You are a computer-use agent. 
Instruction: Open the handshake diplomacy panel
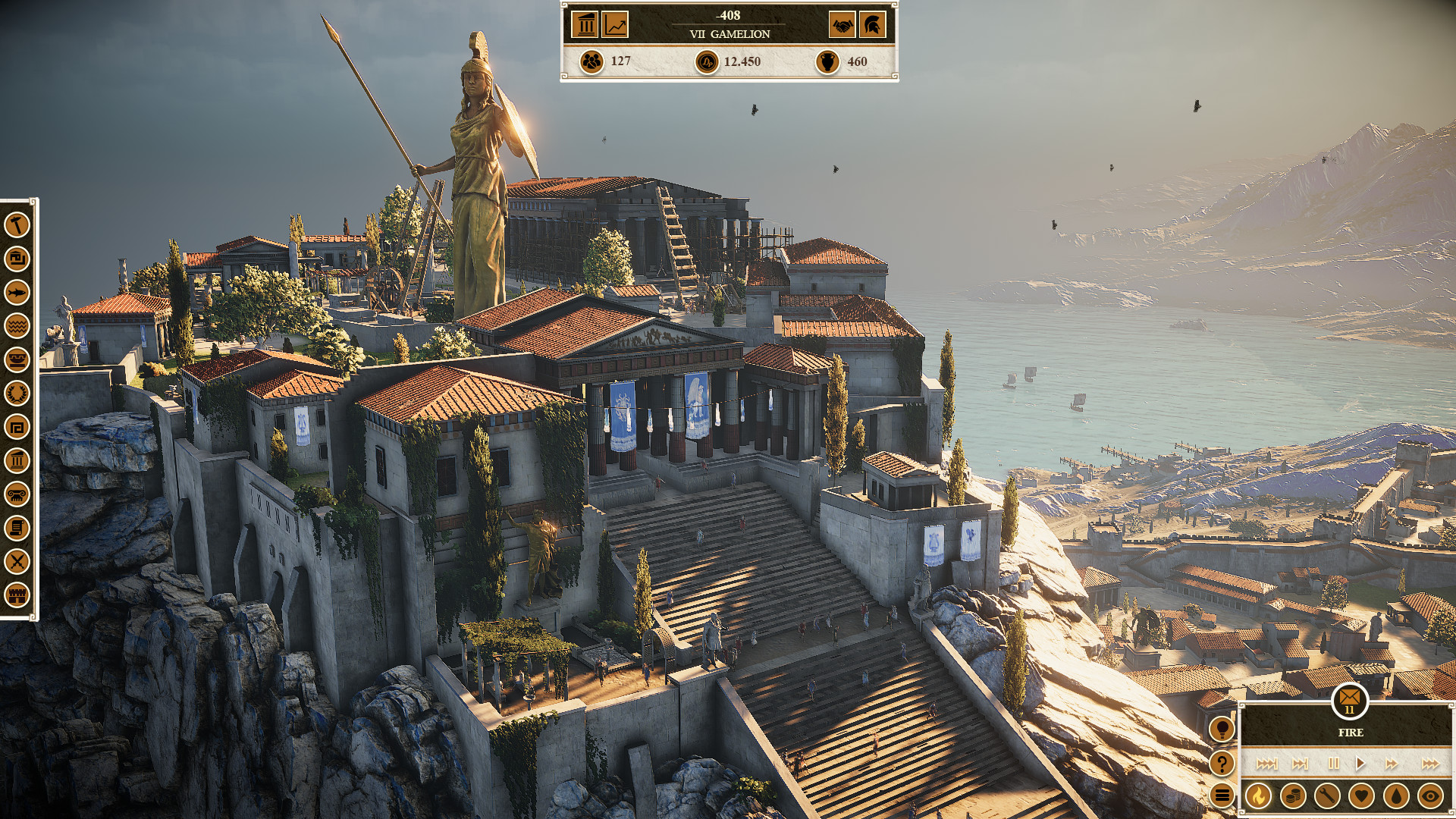click(x=842, y=25)
